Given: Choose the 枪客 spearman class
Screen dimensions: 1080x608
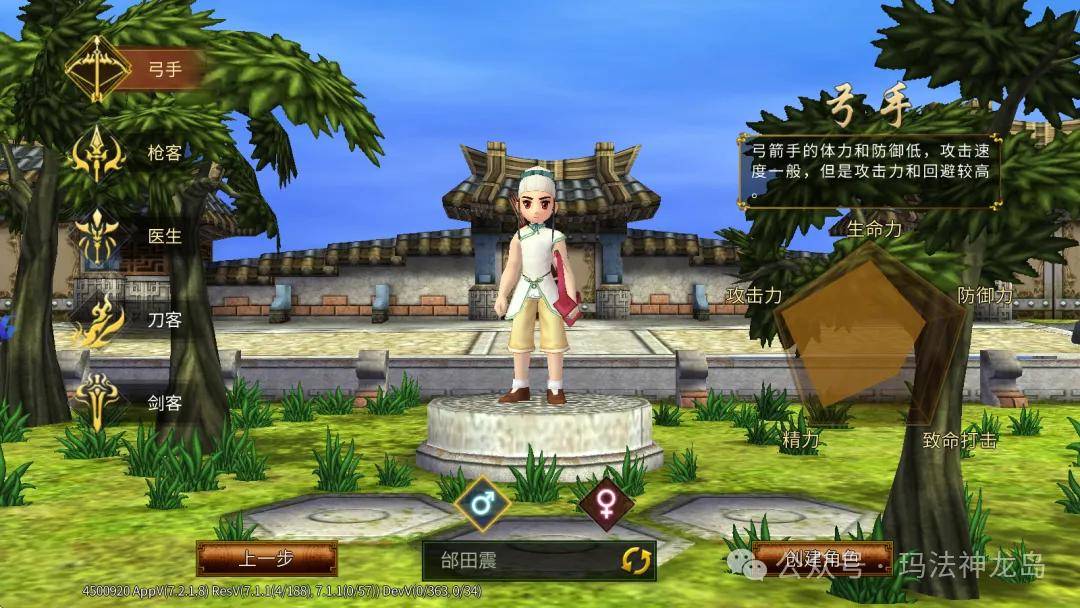Looking at the screenshot, I should pyautogui.click(x=100, y=153).
